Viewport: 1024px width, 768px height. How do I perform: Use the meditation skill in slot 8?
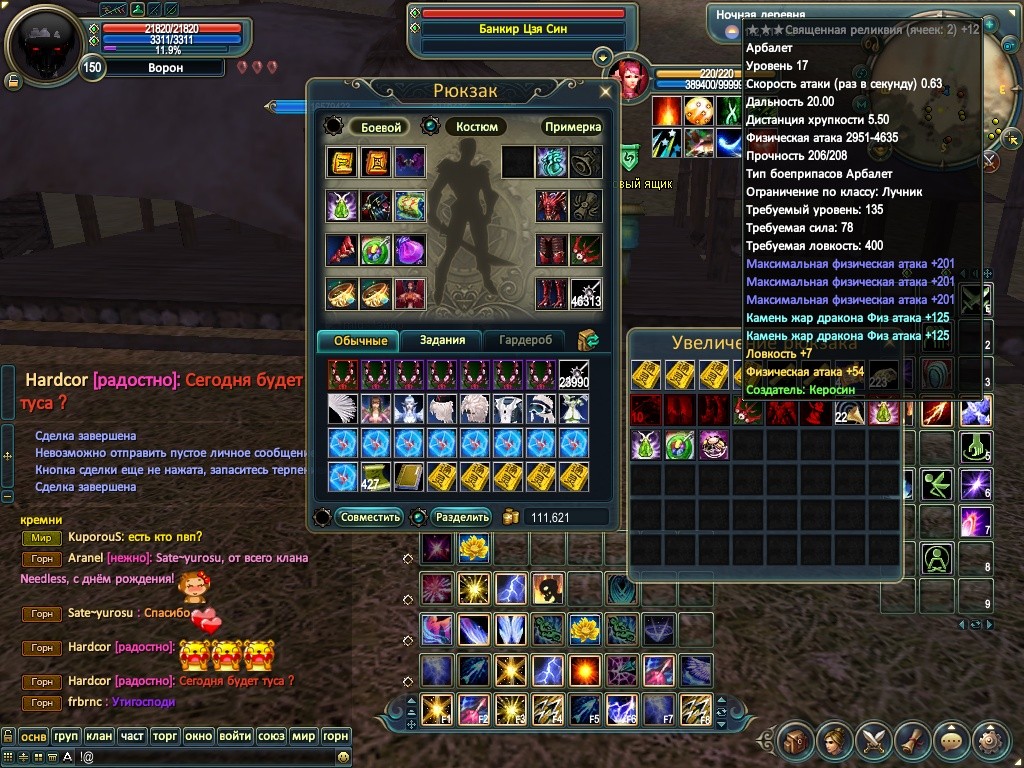937,557
